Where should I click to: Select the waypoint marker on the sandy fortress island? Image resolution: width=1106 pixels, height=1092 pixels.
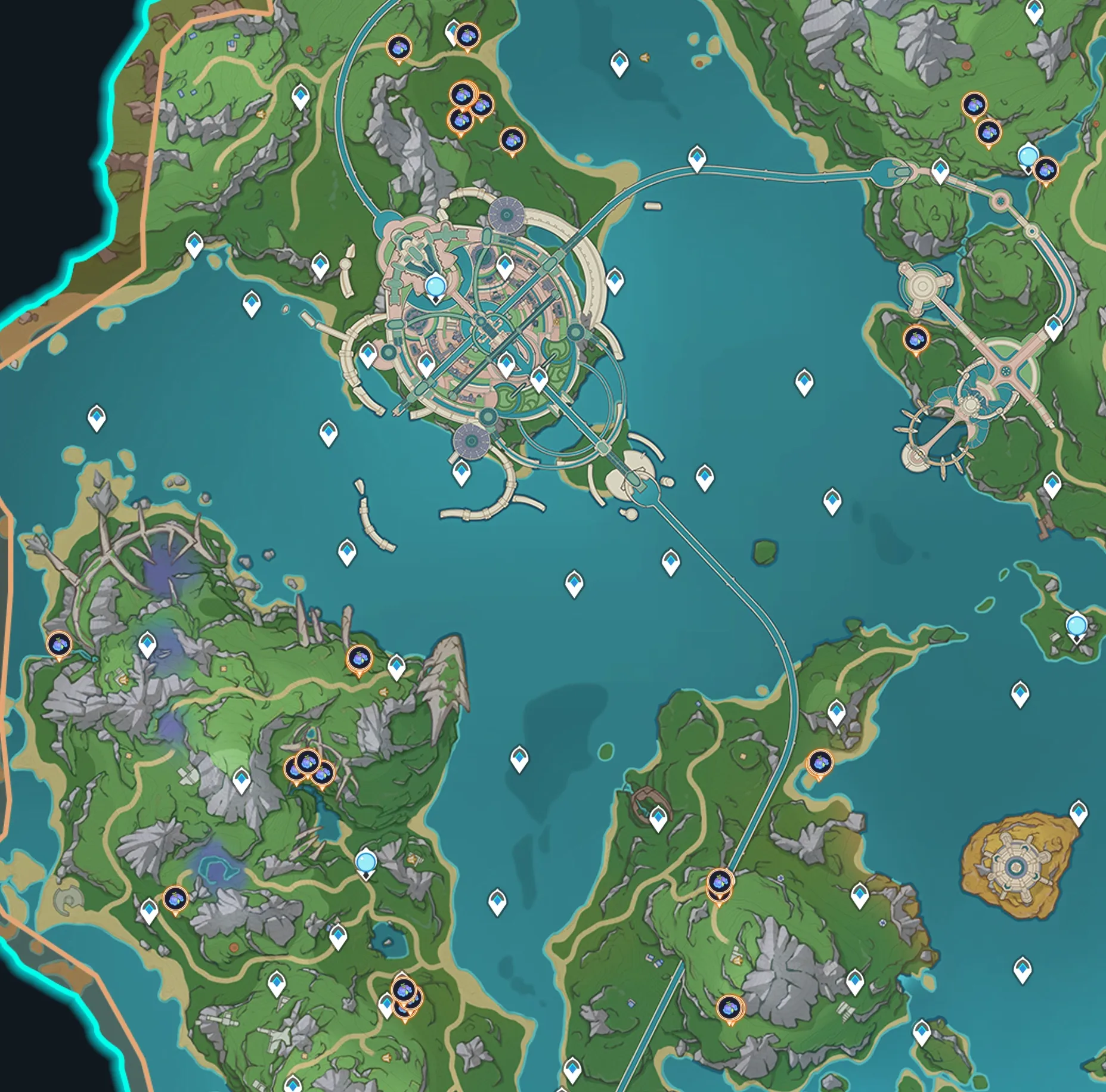(x=1078, y=812)
